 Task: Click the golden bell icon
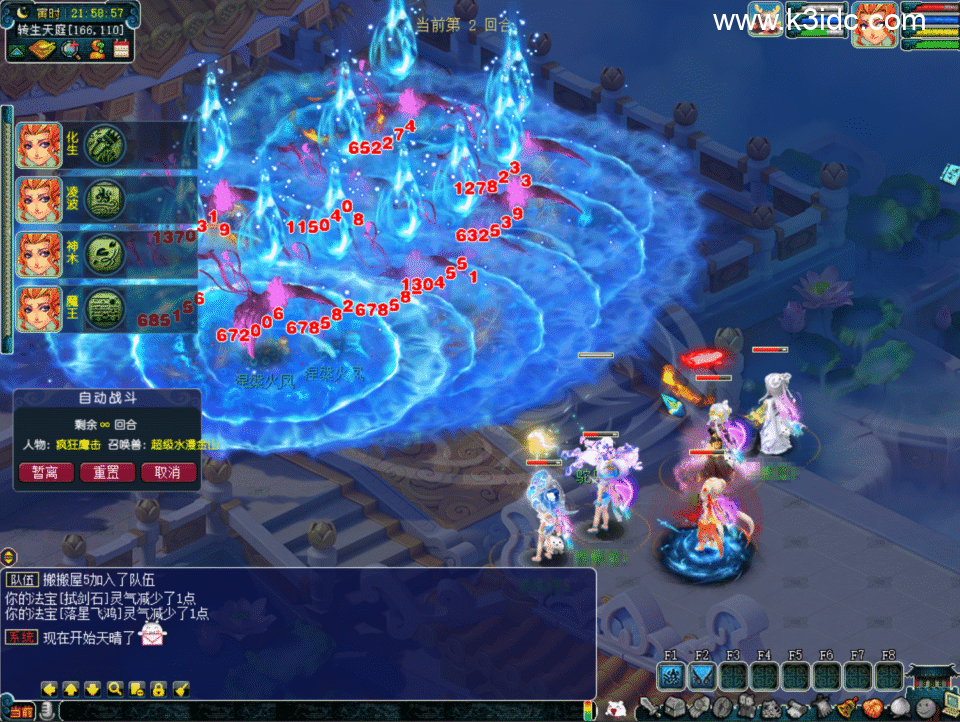coord(845,708)
